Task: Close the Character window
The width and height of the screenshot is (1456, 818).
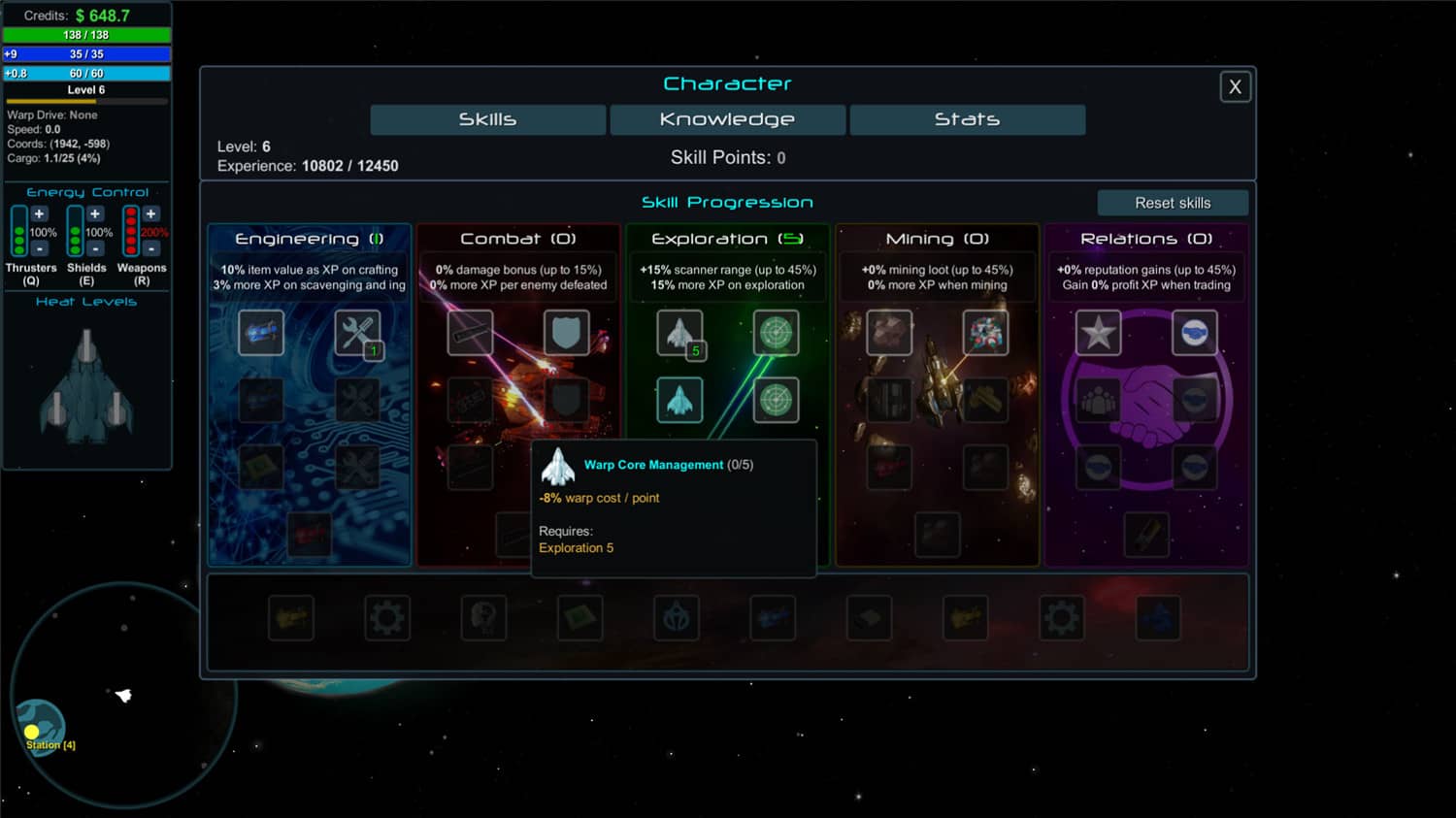Action: [x=1235, y=87]
